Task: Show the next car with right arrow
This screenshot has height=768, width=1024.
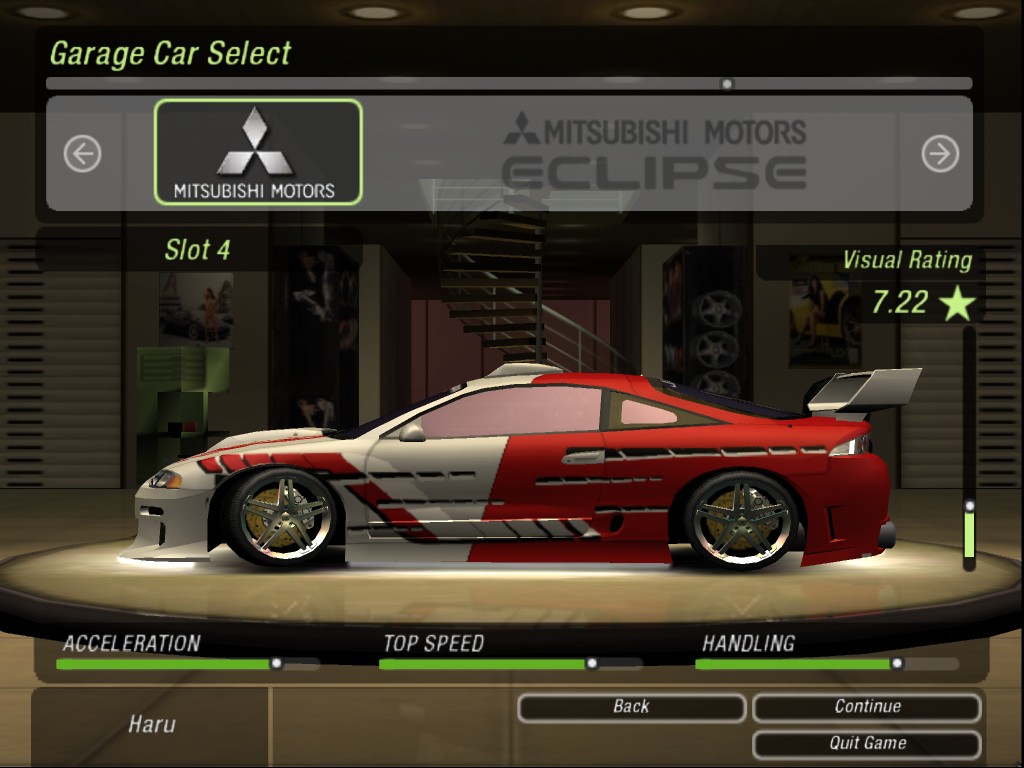Action: coord(939,153)
